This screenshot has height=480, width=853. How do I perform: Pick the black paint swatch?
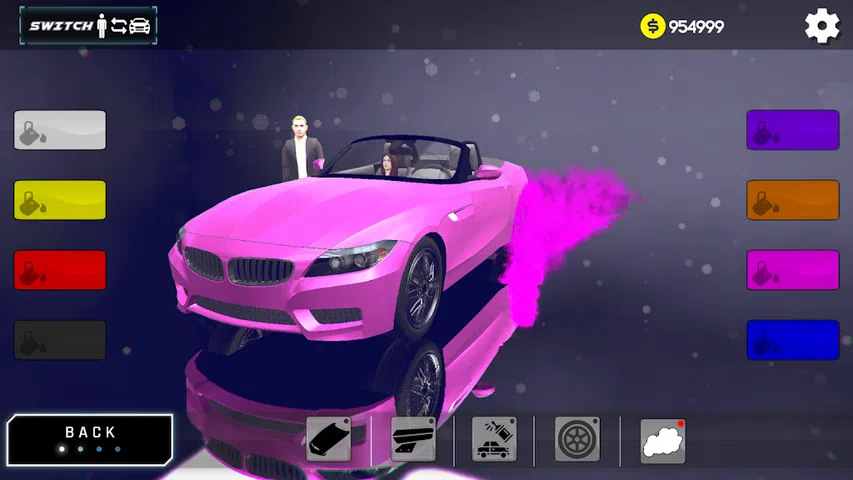tap(60, 340)
